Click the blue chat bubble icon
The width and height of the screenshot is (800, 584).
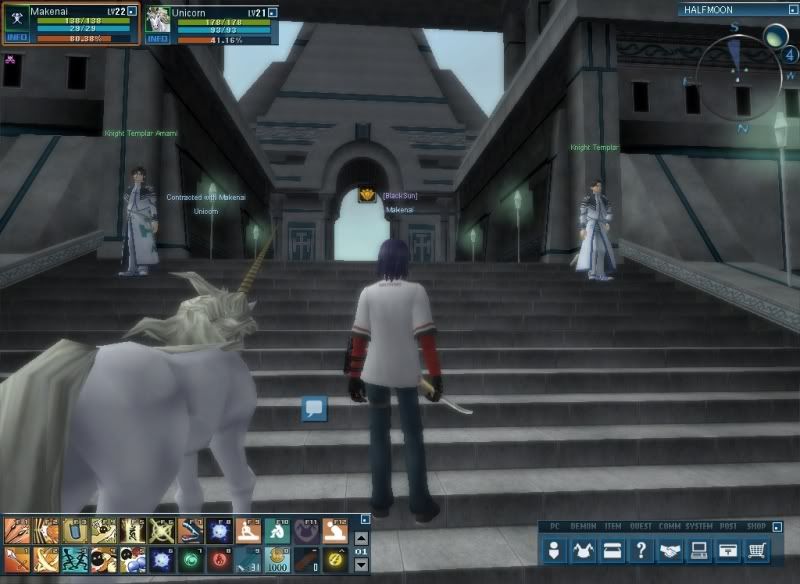315,408
